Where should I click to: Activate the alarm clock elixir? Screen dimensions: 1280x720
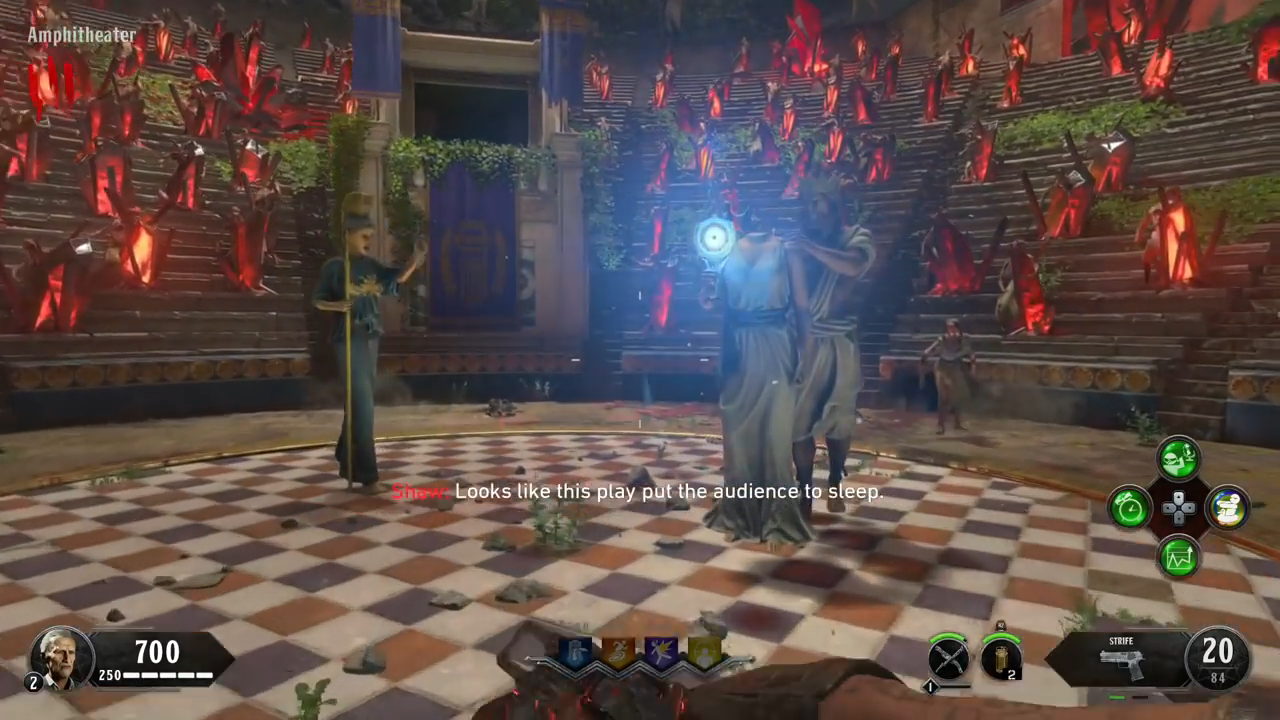pos(1130,507)
